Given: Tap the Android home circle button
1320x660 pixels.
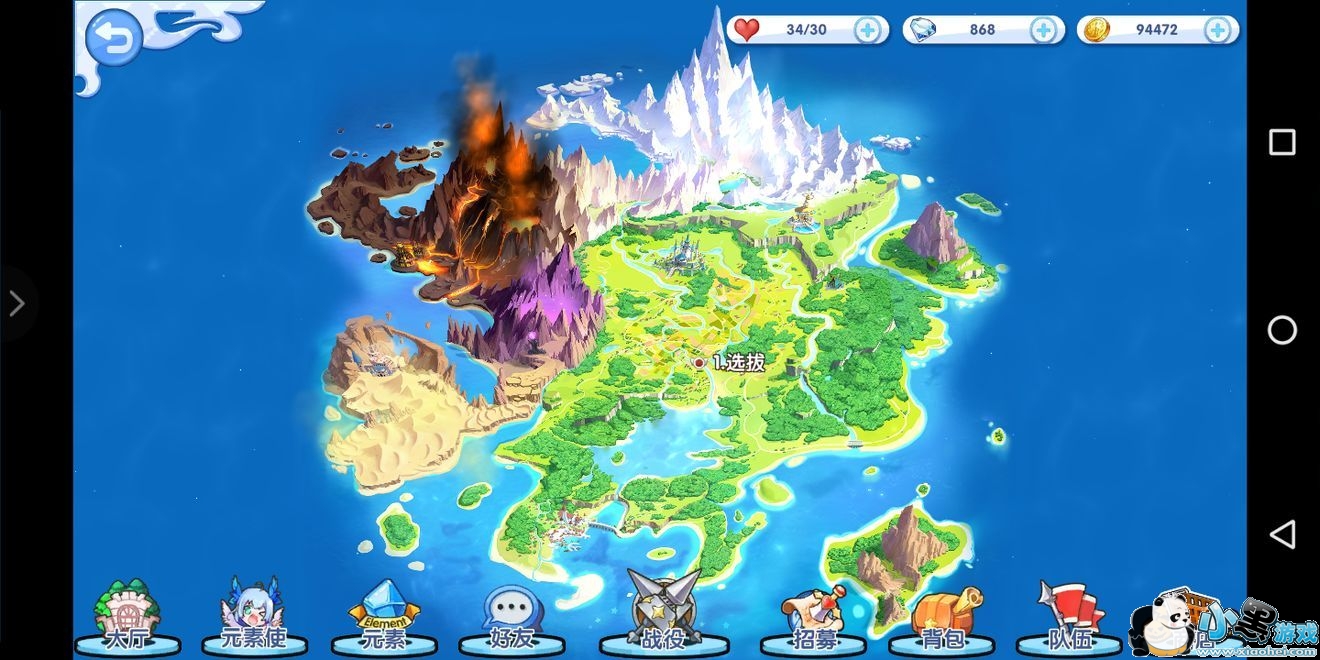Looking at the screenshot, I should (1282, 330).
